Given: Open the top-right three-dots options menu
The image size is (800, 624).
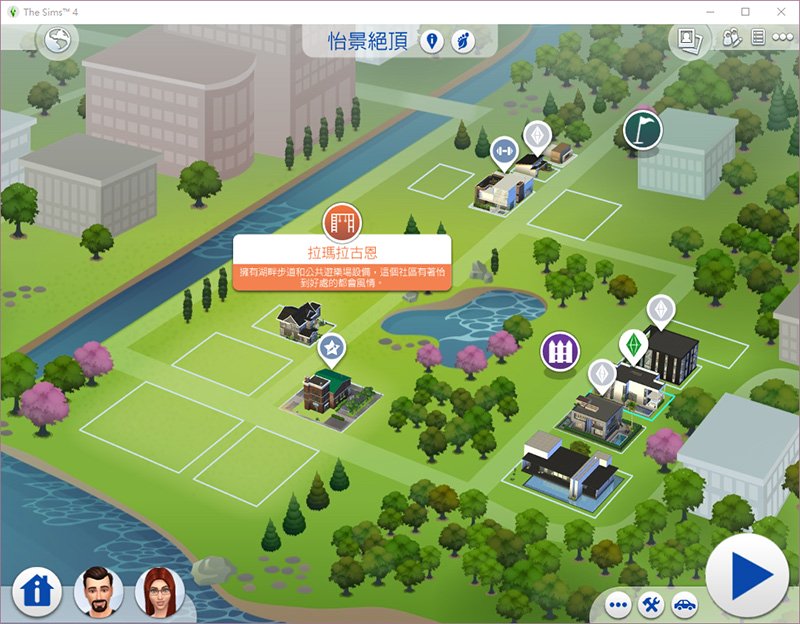Looking at the screenshot, I should pos(784,39).
